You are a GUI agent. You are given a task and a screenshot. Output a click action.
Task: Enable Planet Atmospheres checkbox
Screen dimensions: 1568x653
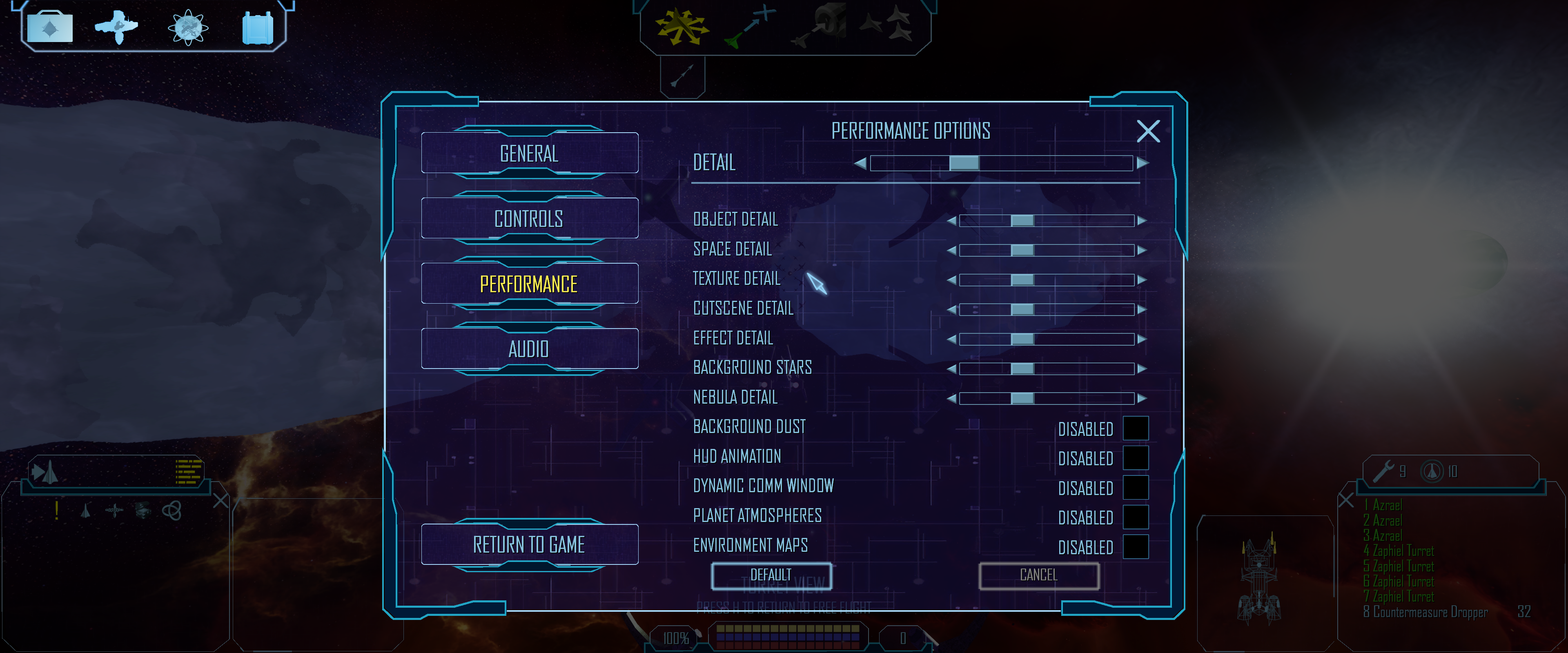(x=1135, y=517)
